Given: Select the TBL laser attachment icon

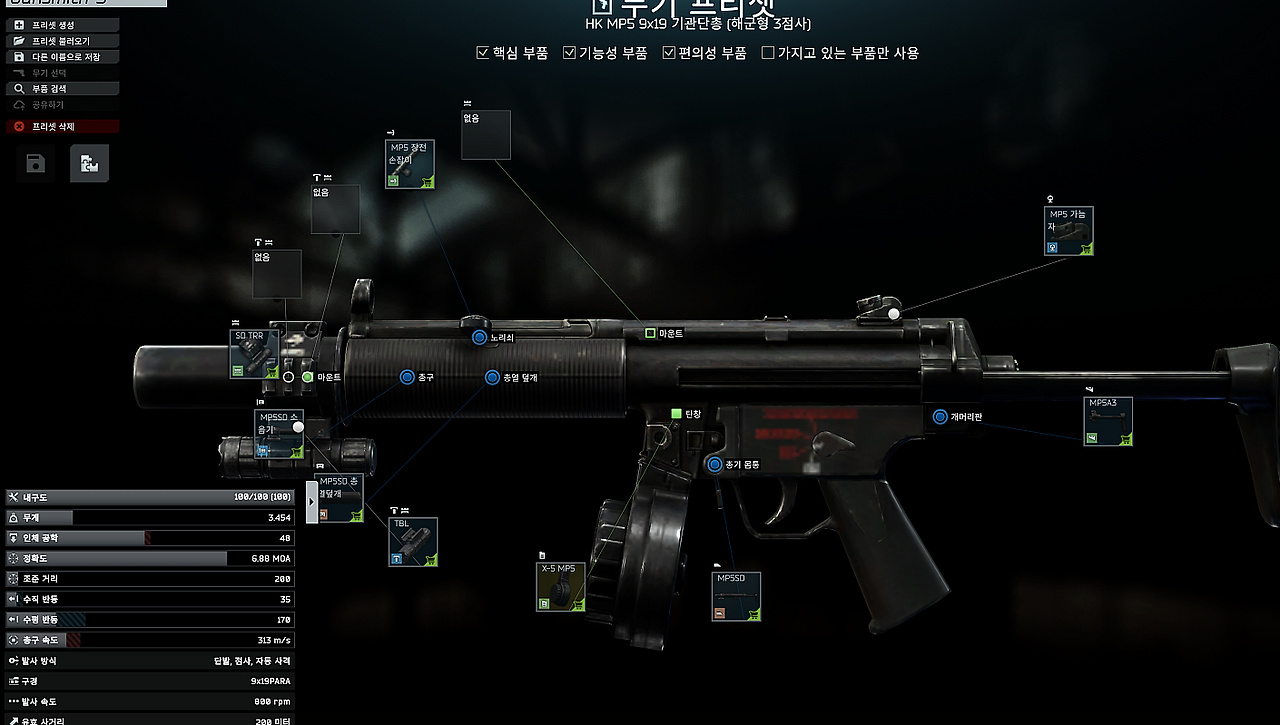Looking at the screenshot, I should coord(413,542).
